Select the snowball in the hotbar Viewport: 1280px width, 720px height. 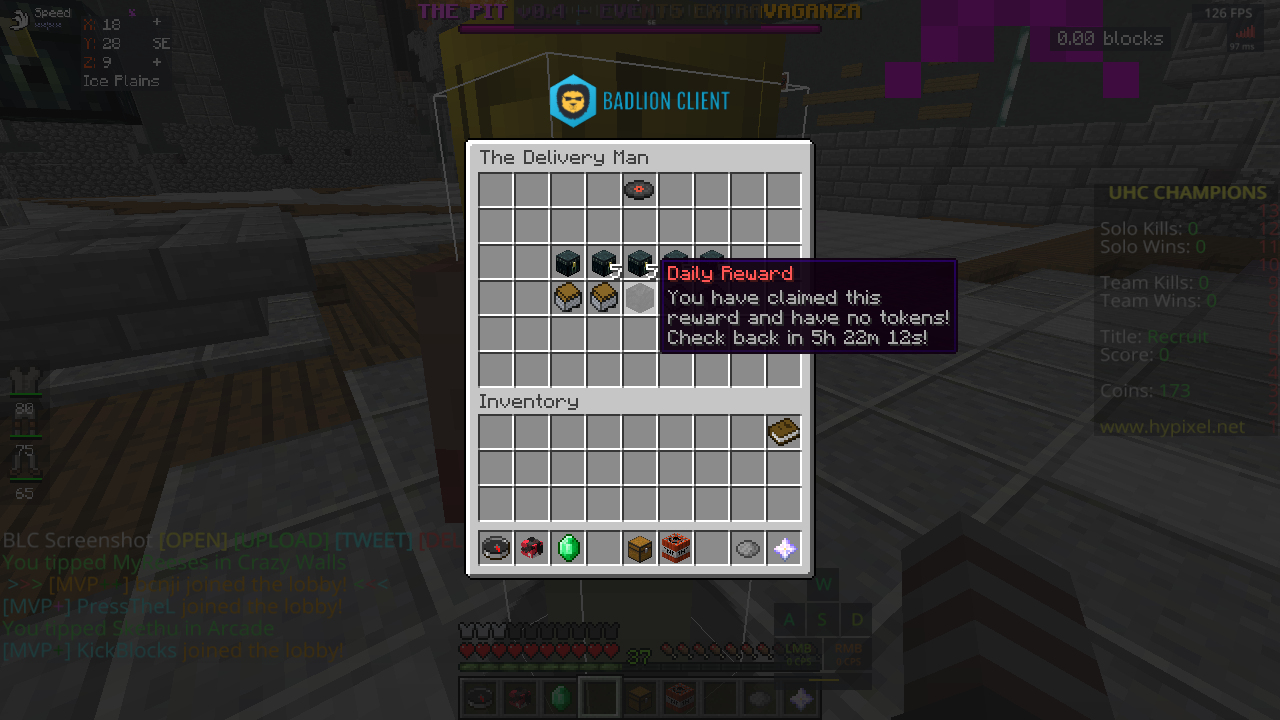[x=748, y=548]
